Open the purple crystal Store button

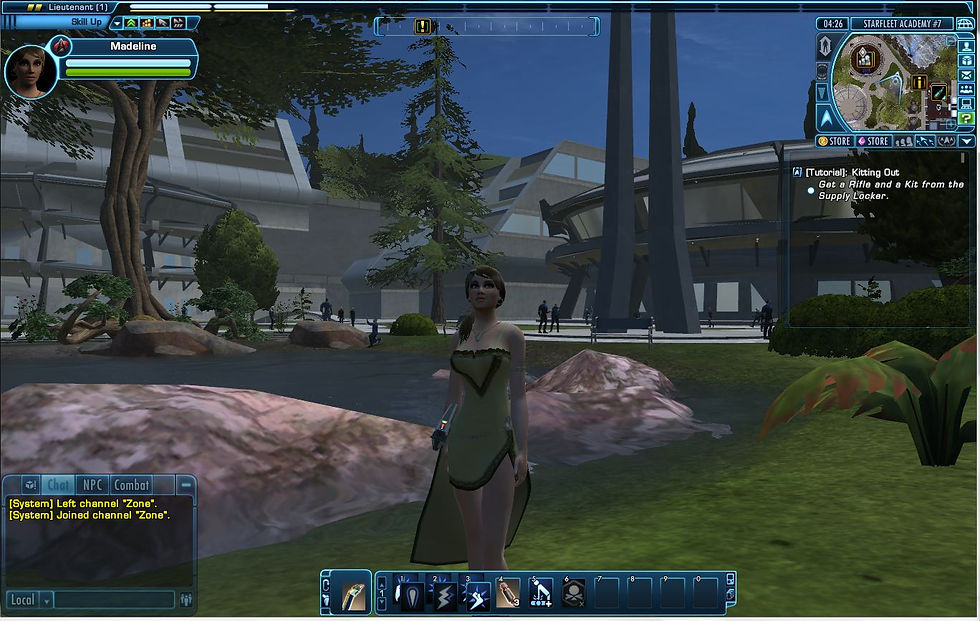(x=872, y=142)
